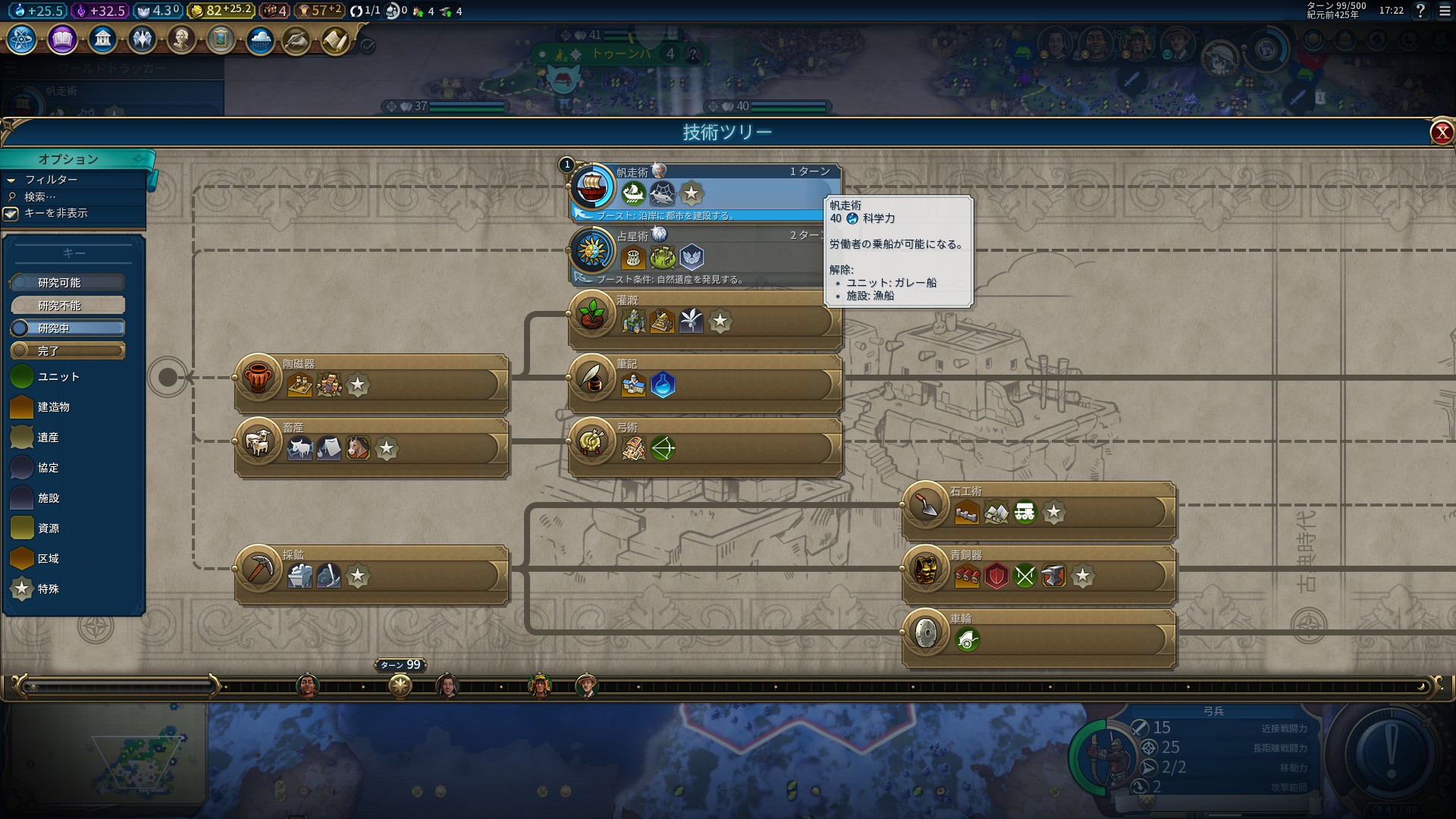Choose the Bronze Working (青銅器) technology

926,568
